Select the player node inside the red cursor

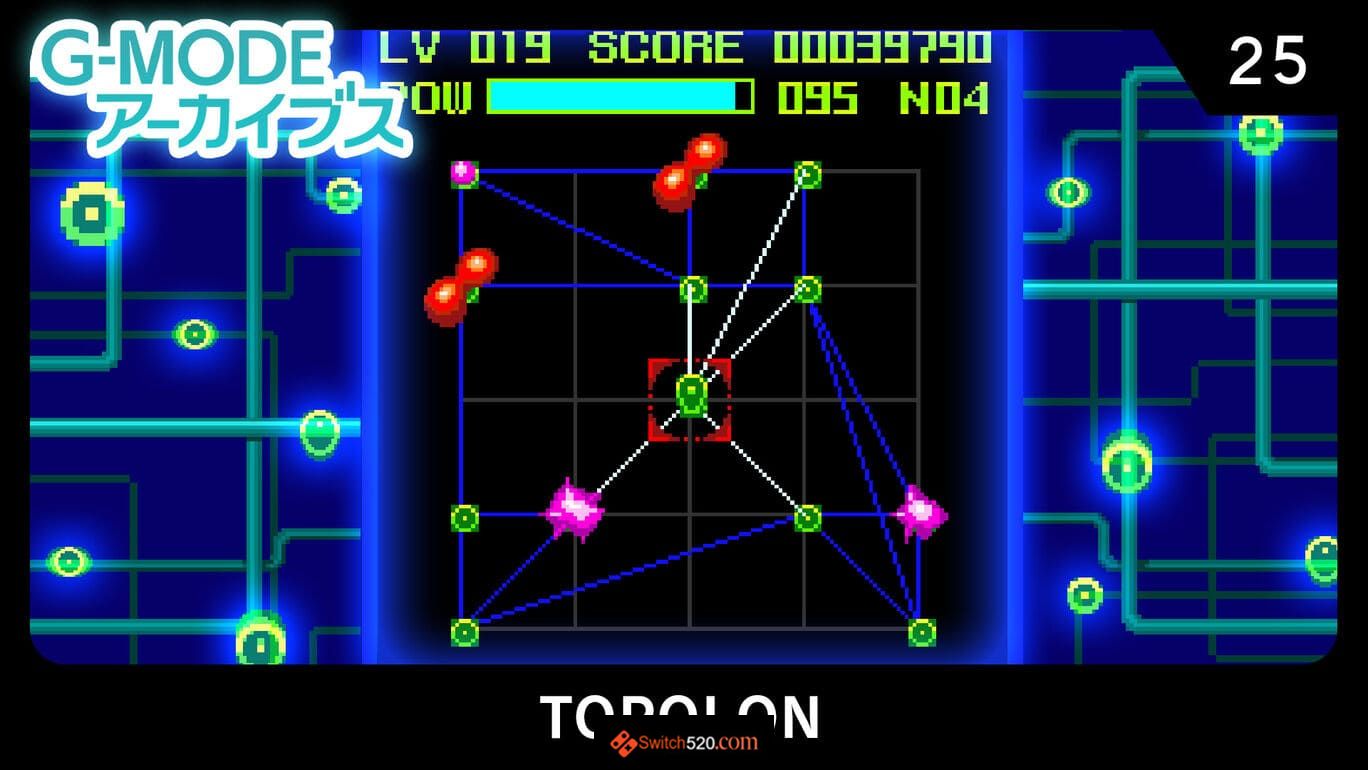coord(691,397)
